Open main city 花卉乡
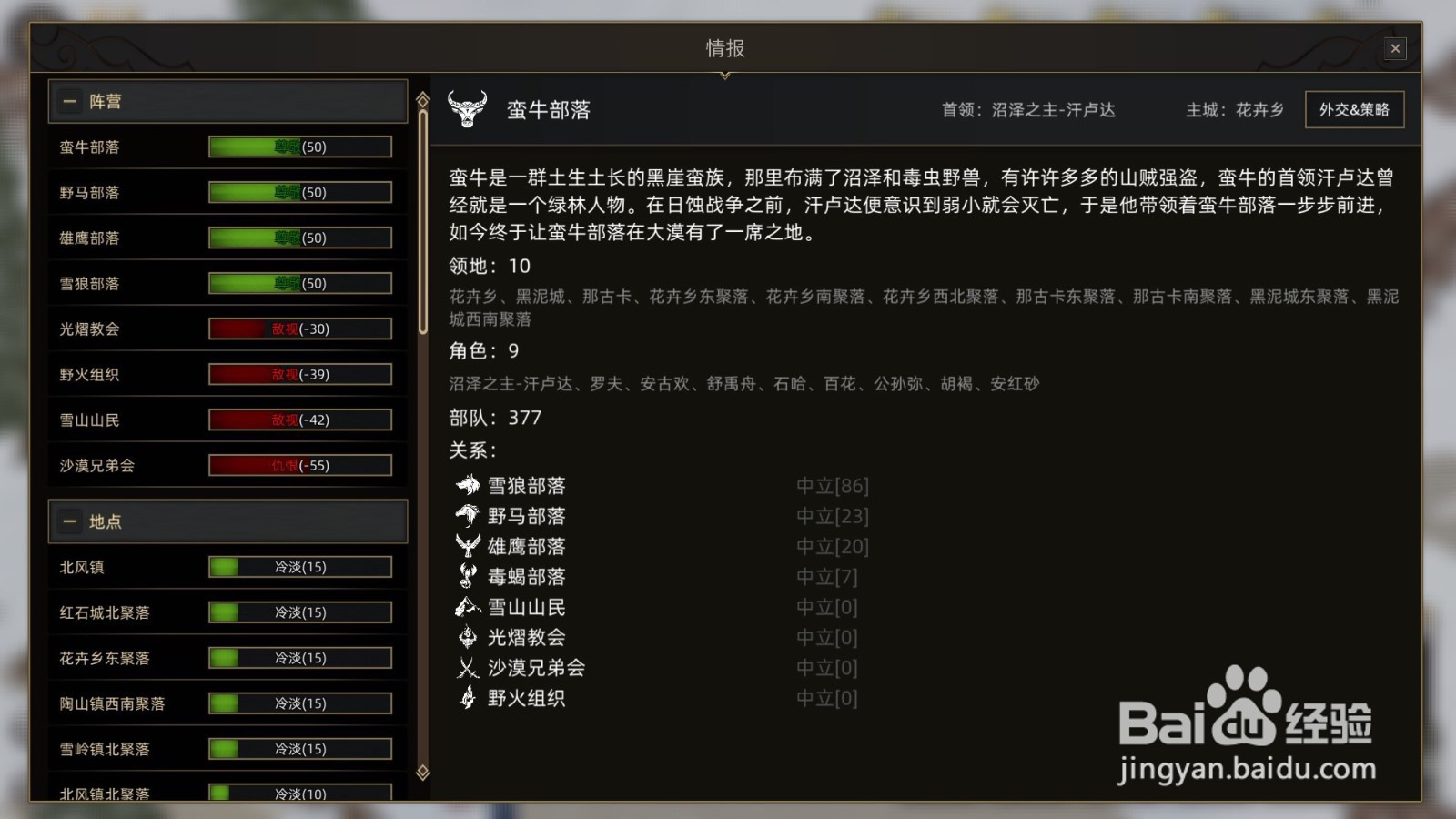The image size is (1456, 819). click(x=1260, y=110)
